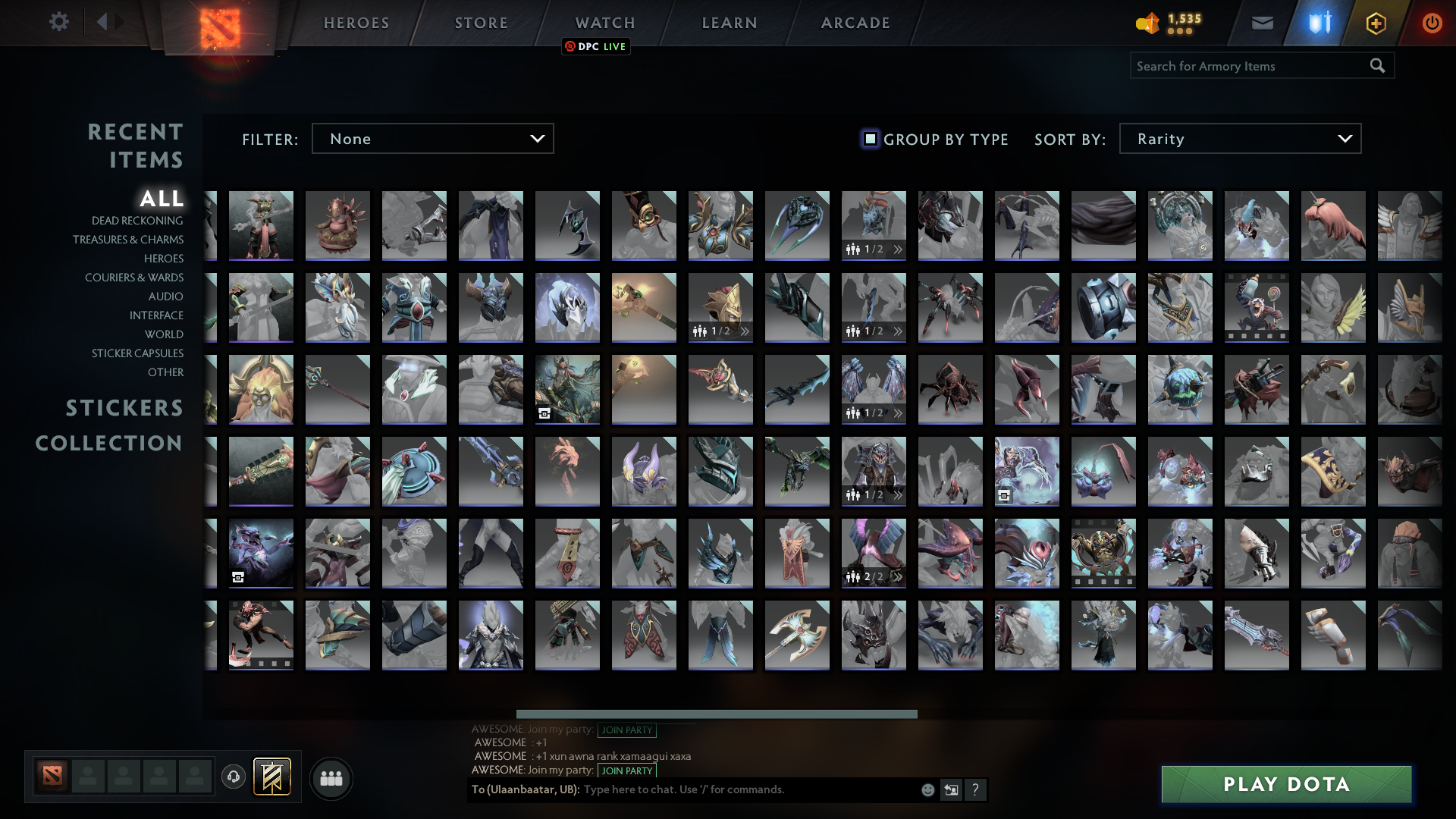Open the settings gear
Viewport: 1456px width, 819px height.
click(59, 22)
